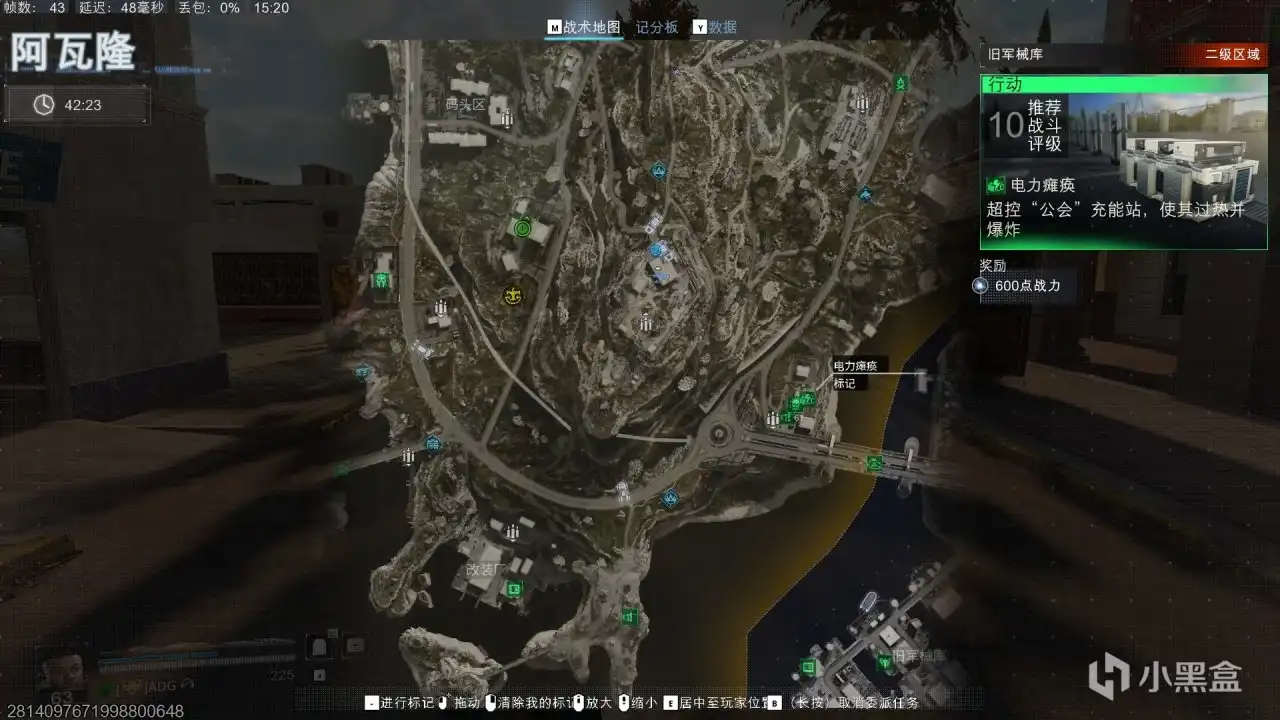The image size is (1280, 720).
Task: Switch to the 记分板 tab
Action: pyautogui.click(x=655, y=27)
